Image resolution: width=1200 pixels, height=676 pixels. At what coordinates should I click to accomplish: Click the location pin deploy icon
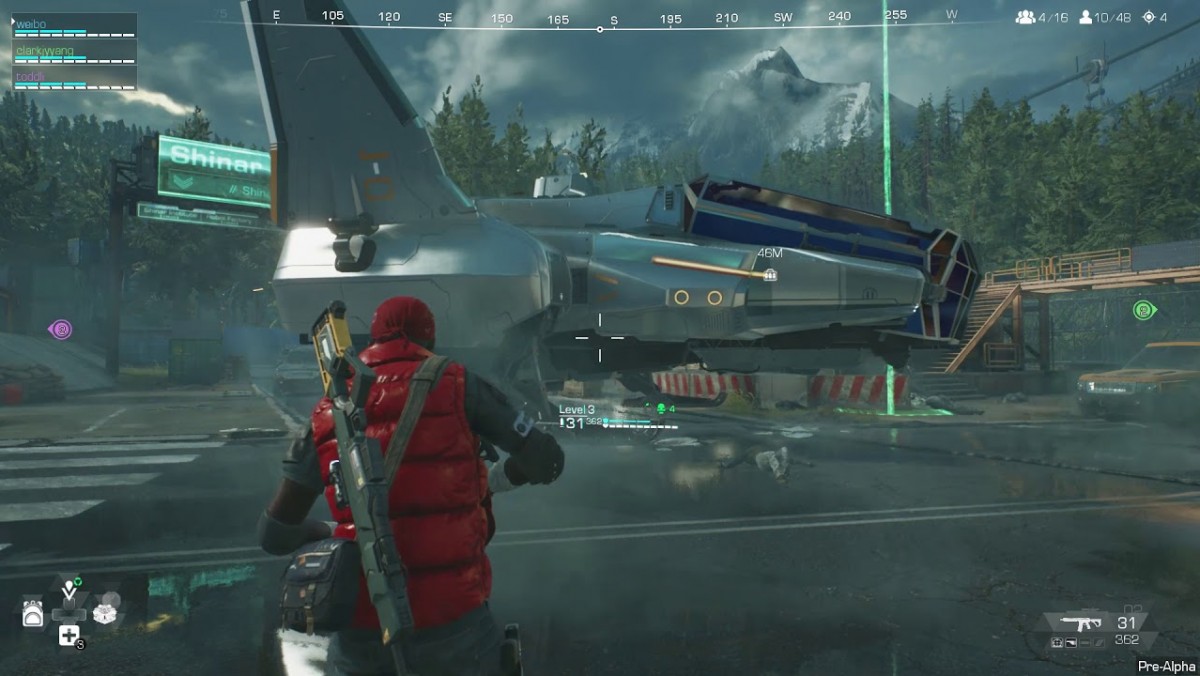(68, 590)
